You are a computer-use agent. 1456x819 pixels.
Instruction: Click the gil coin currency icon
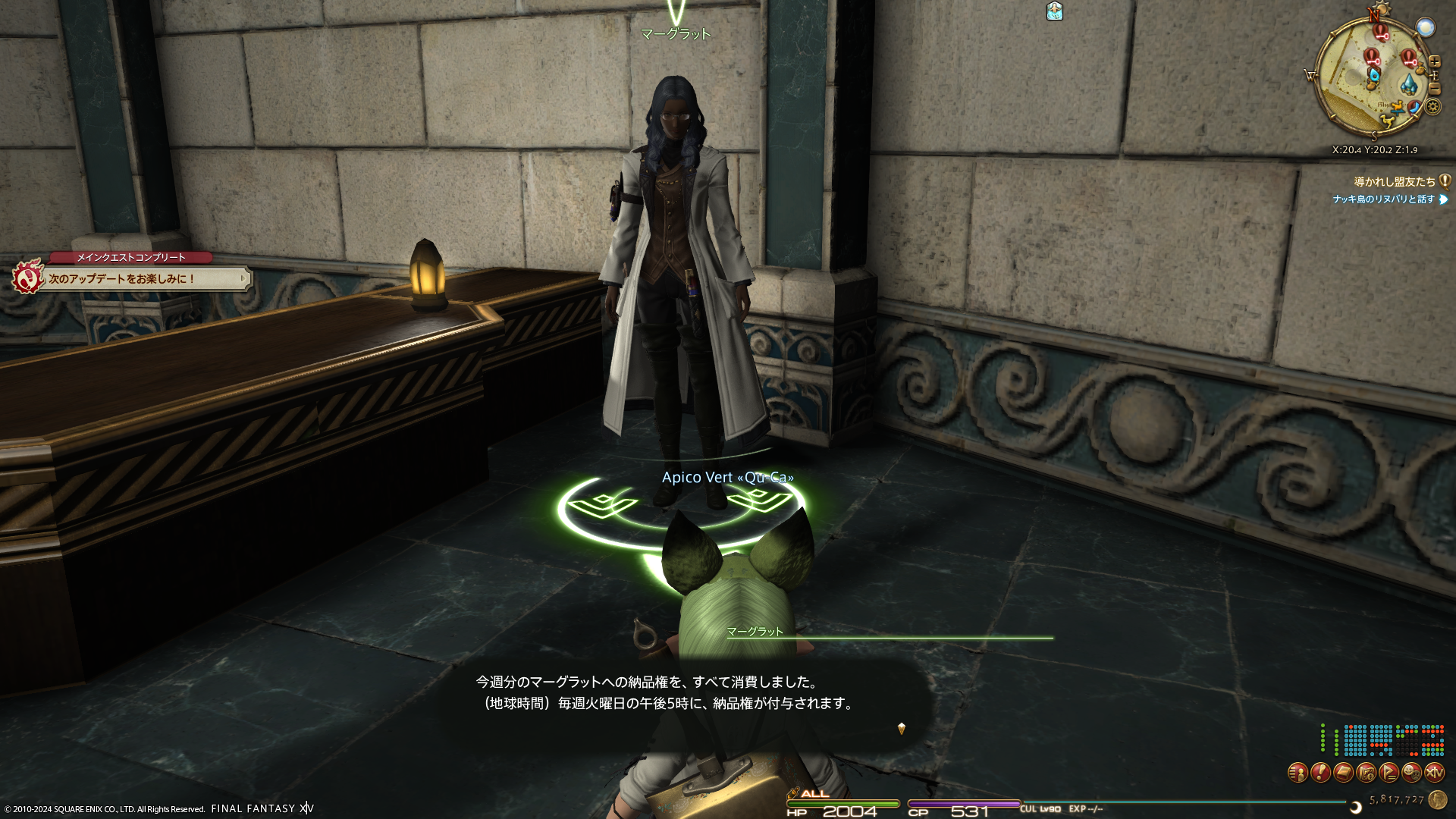(x=1437, y=799)
